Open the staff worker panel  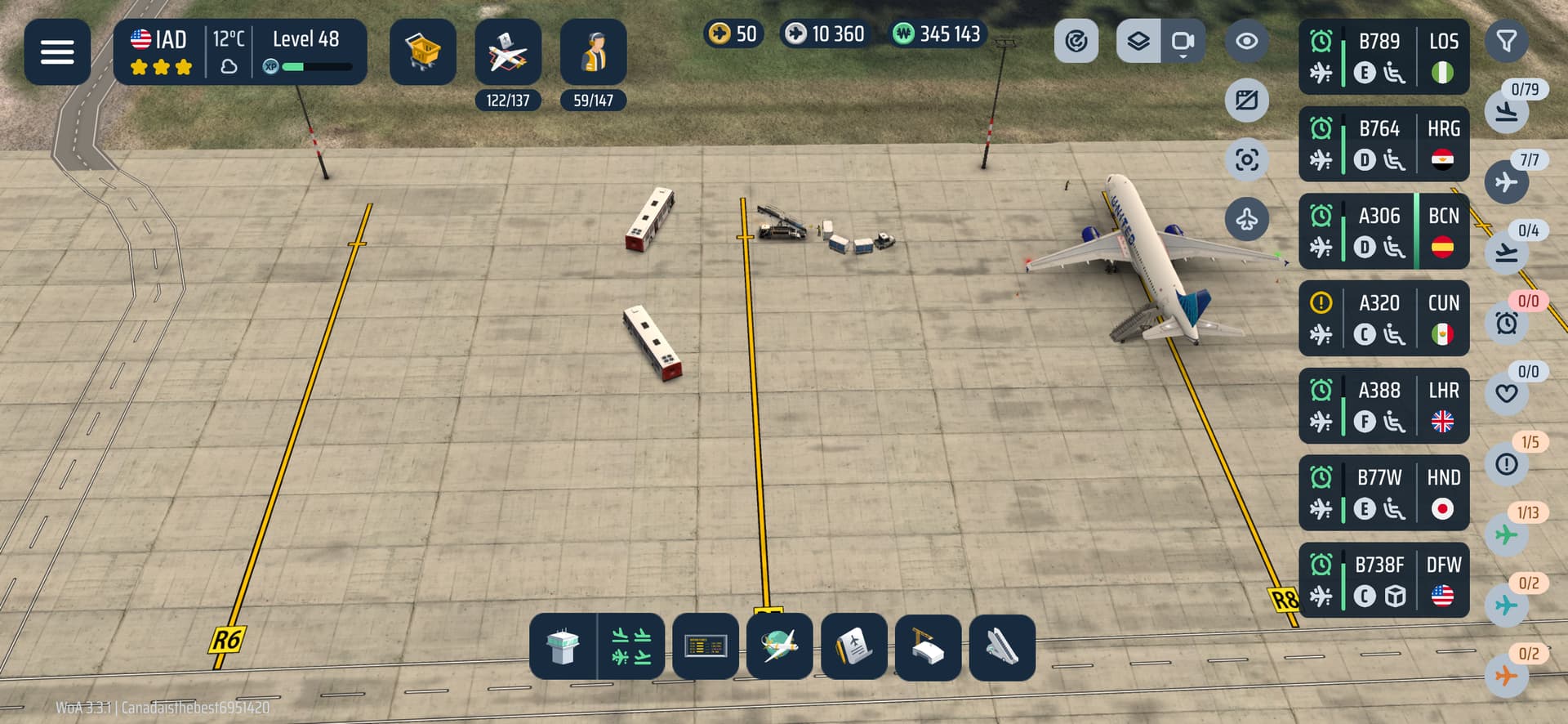(593, 52)
